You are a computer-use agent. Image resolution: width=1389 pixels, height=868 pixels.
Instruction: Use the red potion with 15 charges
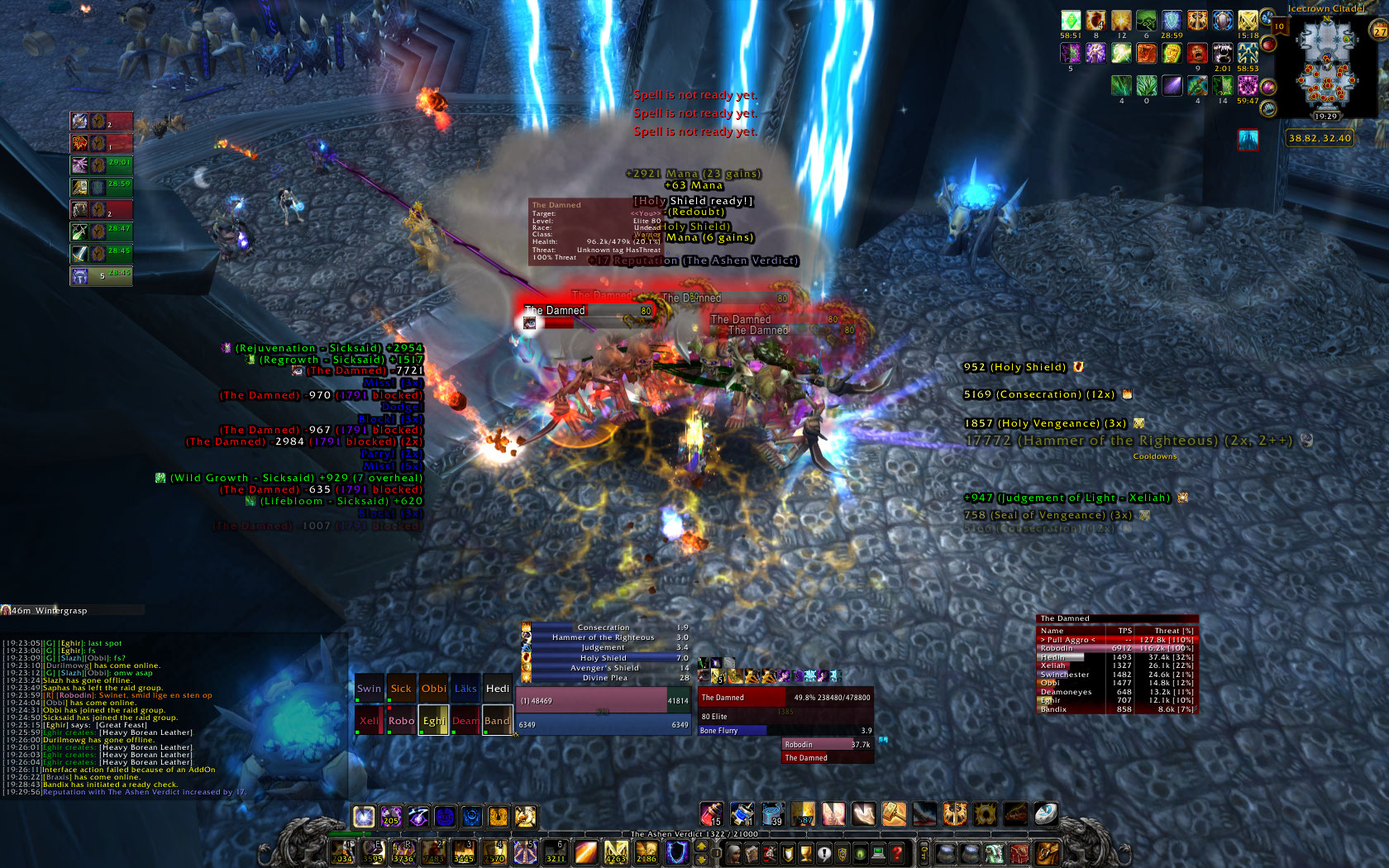click(x=712, y=814)
